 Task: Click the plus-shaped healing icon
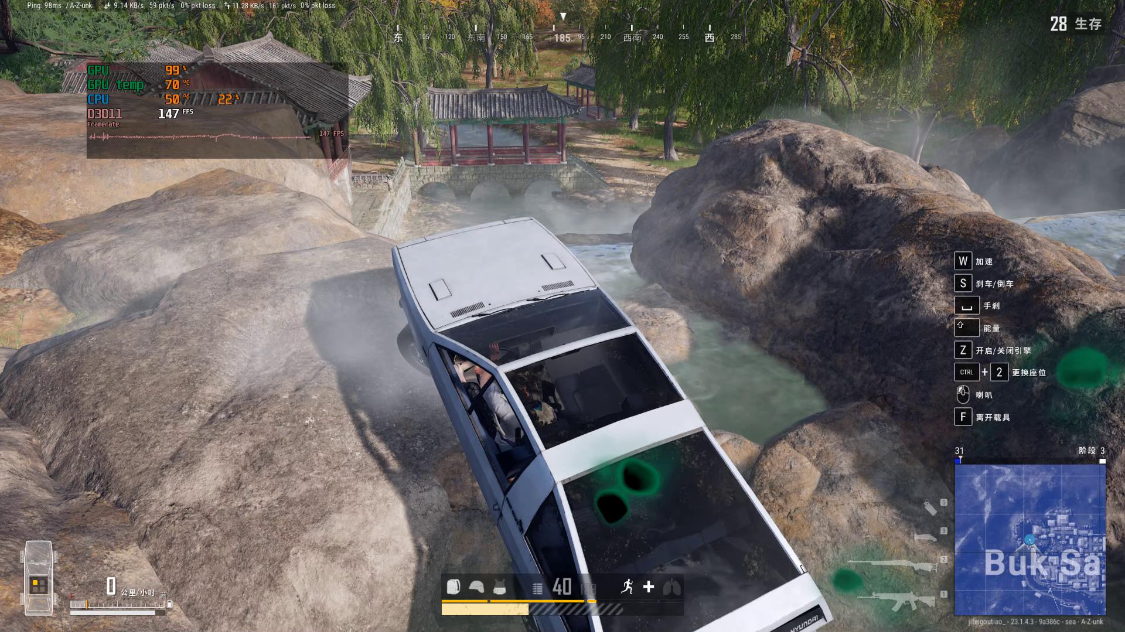pyautogui.click(x=648, y=587)
